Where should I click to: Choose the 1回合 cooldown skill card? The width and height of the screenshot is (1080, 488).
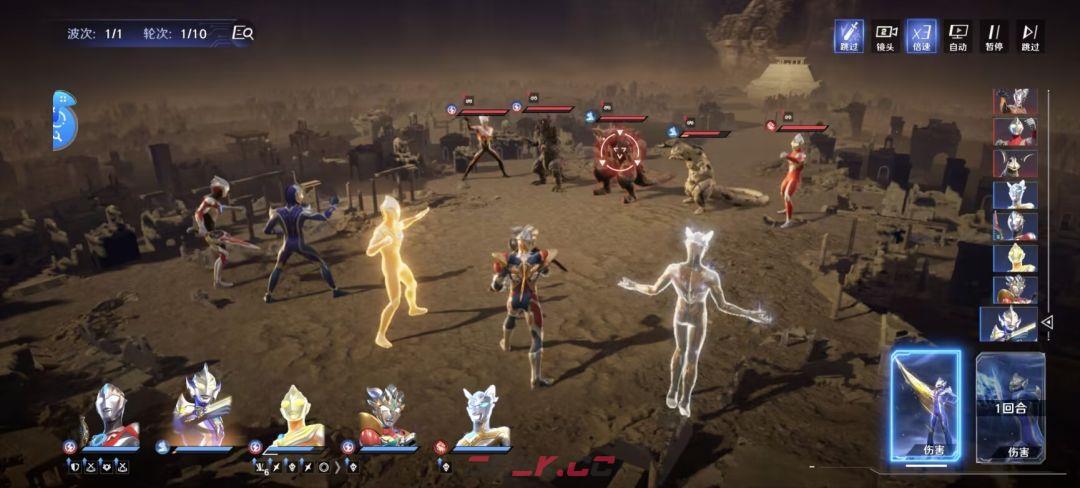coord(1010,406)
